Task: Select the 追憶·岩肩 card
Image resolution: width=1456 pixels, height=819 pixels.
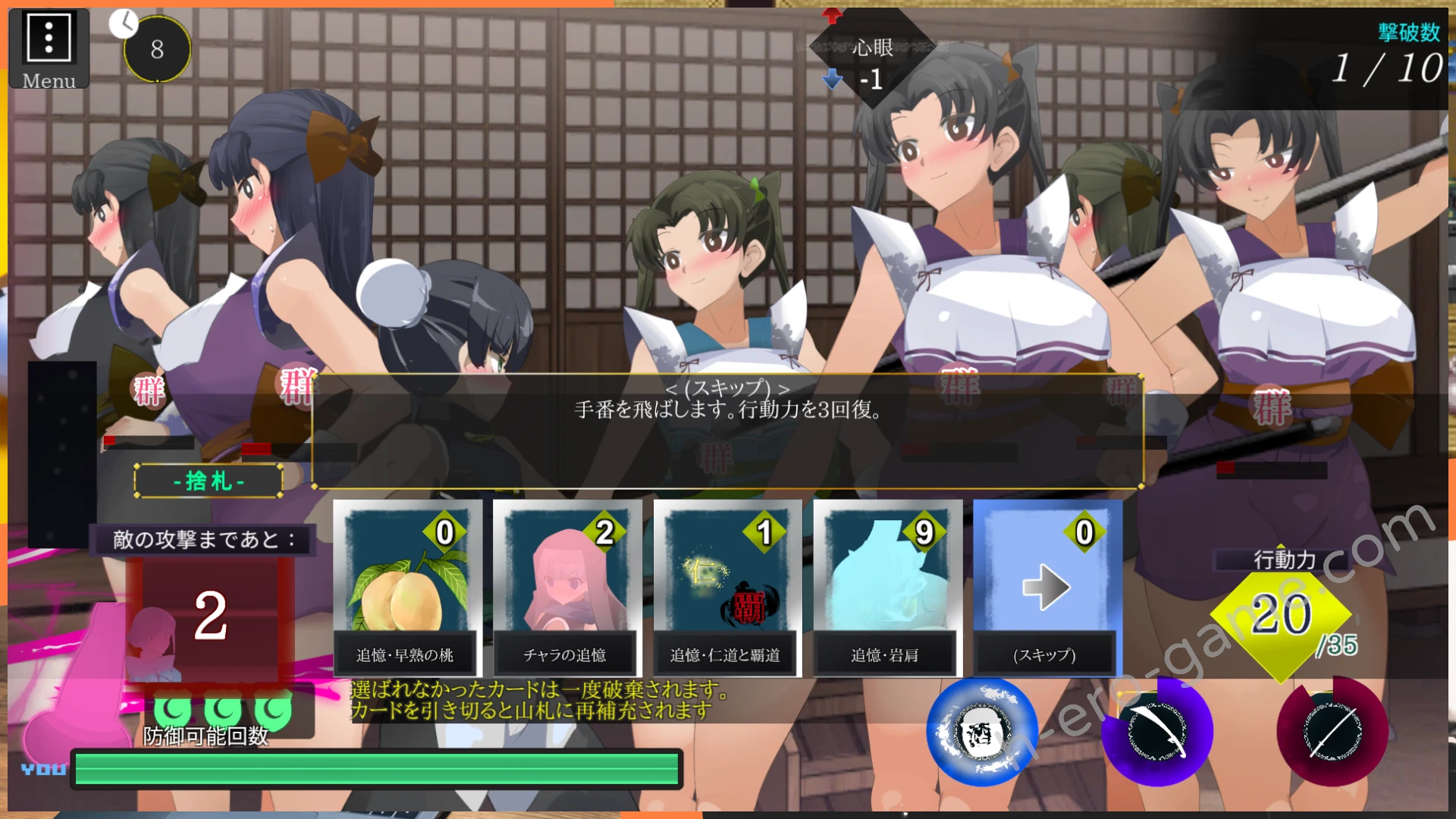Action: 886,588
